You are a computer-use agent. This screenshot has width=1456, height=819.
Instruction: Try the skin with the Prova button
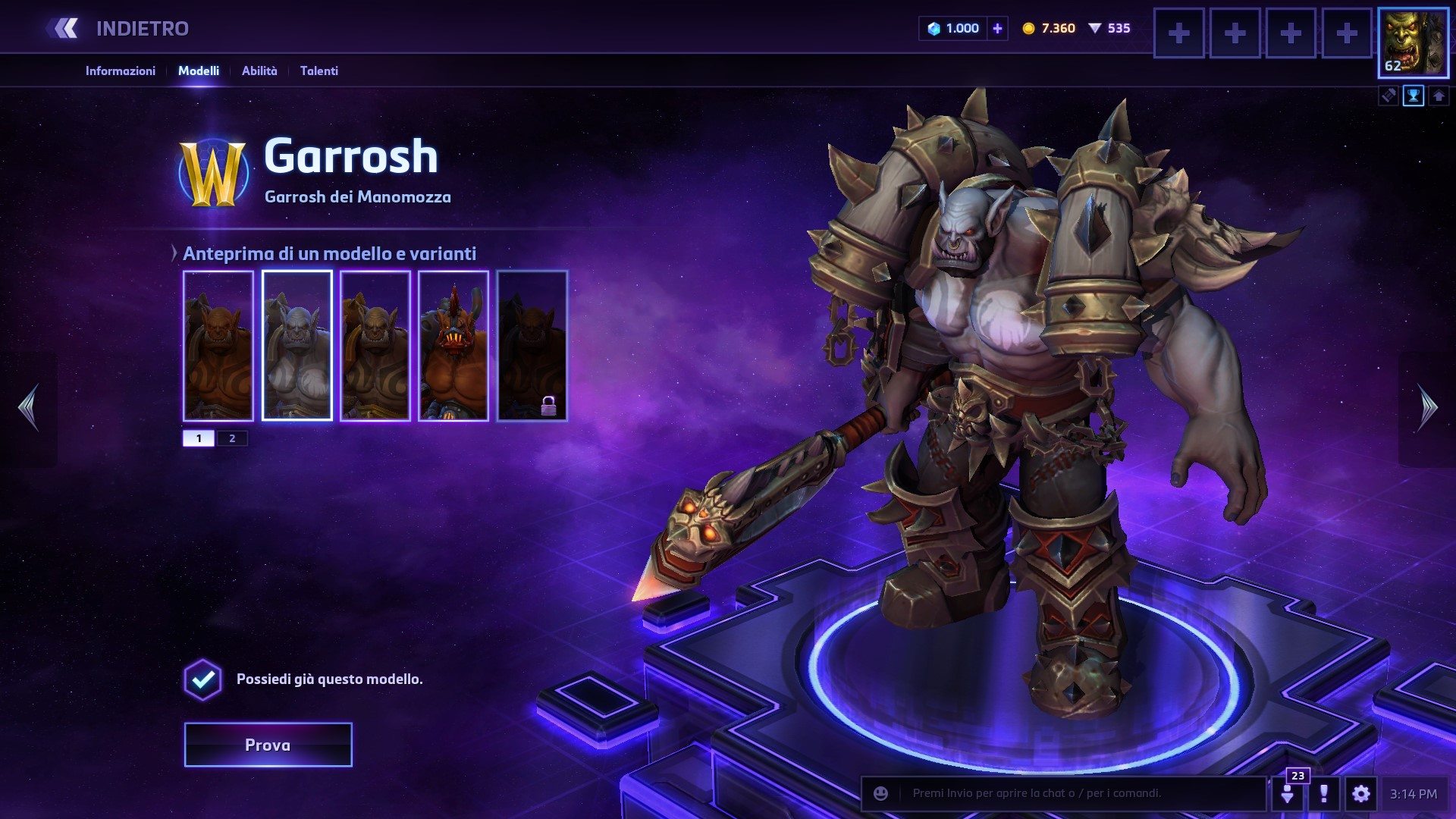268,745
